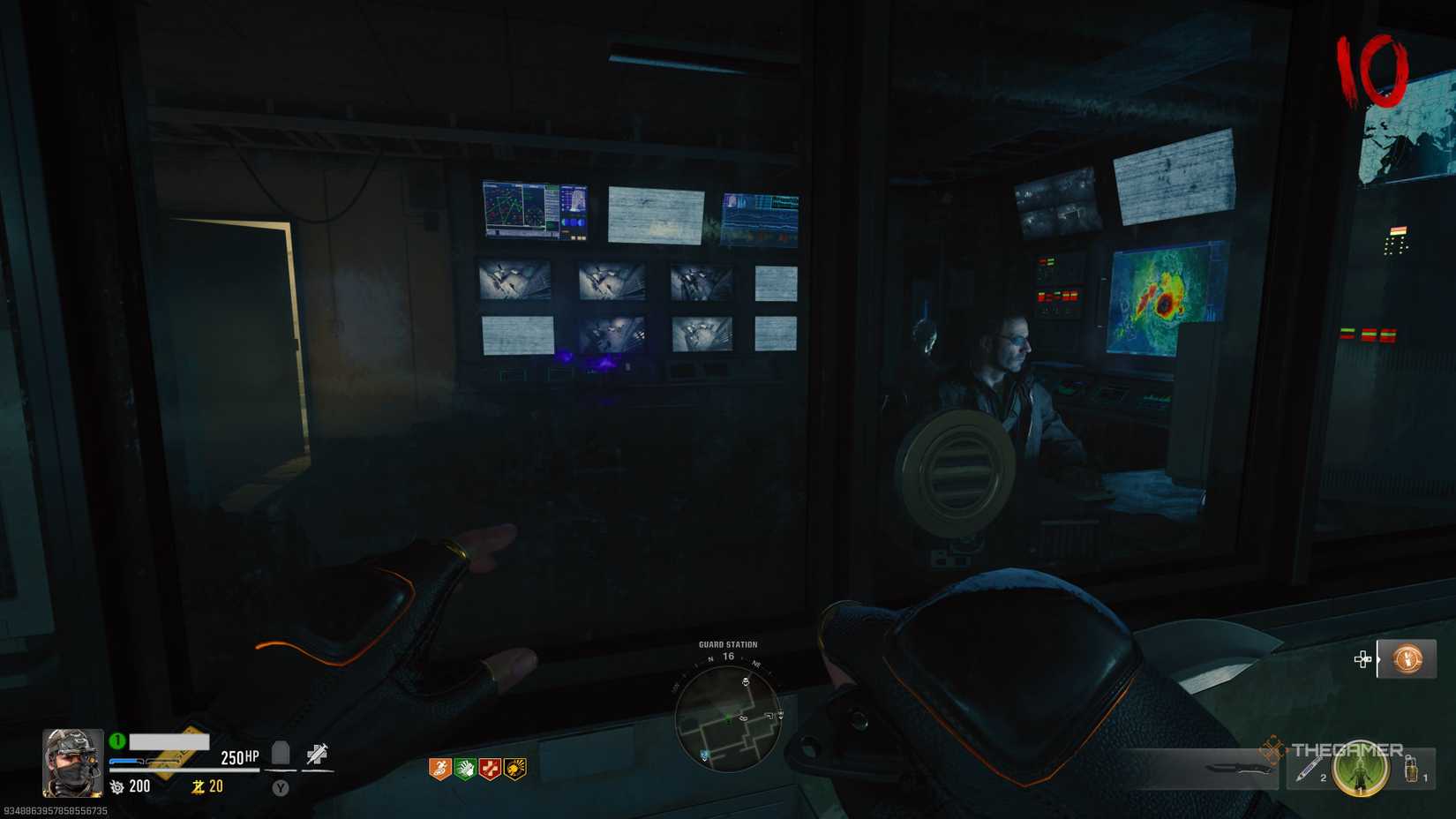The width and height of the screenshot is (1456, 819).
Task: Select the red Jugger-Nog perk icon
Action: point(490,770)
